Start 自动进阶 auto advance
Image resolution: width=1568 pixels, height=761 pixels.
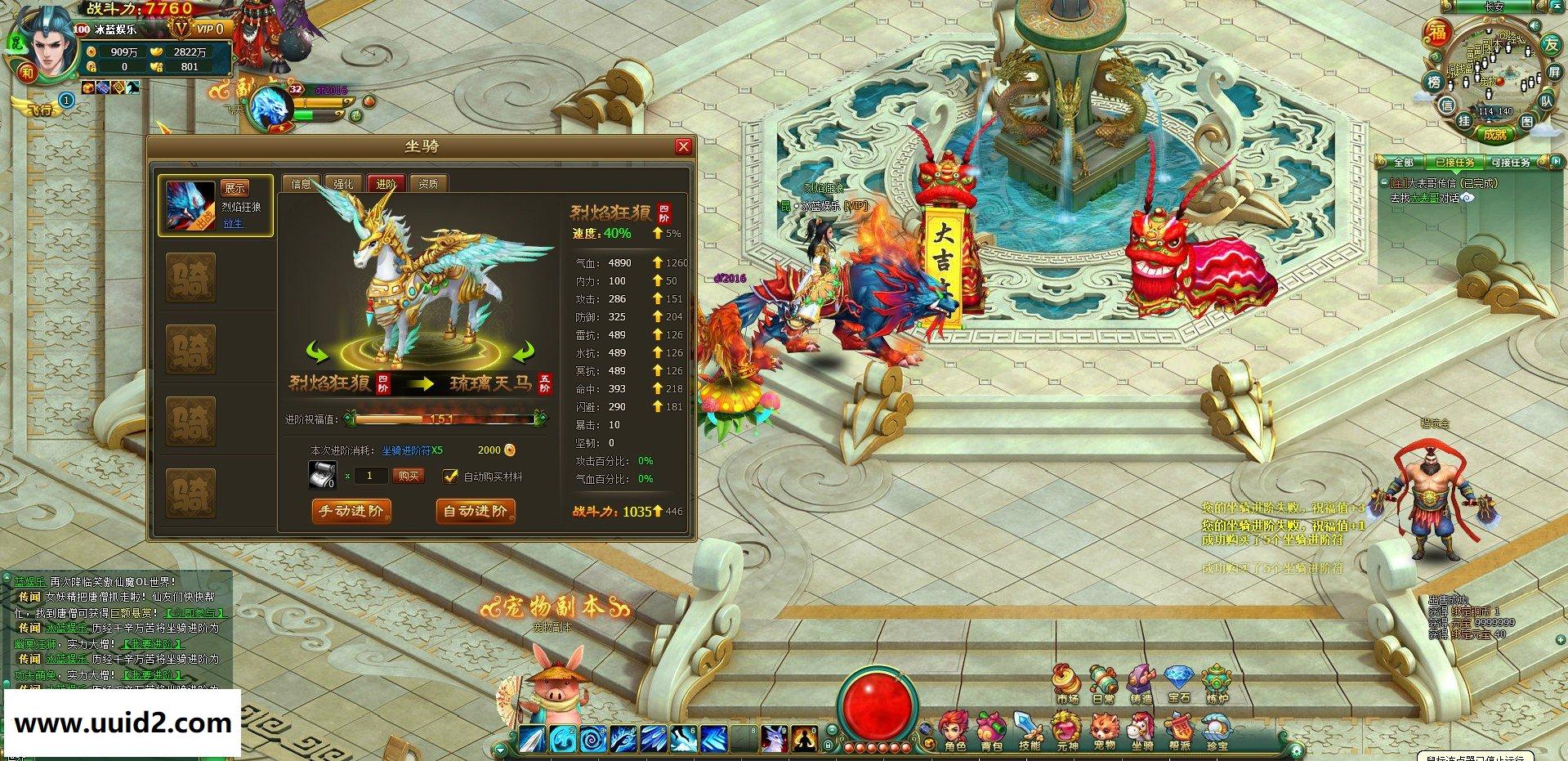point(476,511)
